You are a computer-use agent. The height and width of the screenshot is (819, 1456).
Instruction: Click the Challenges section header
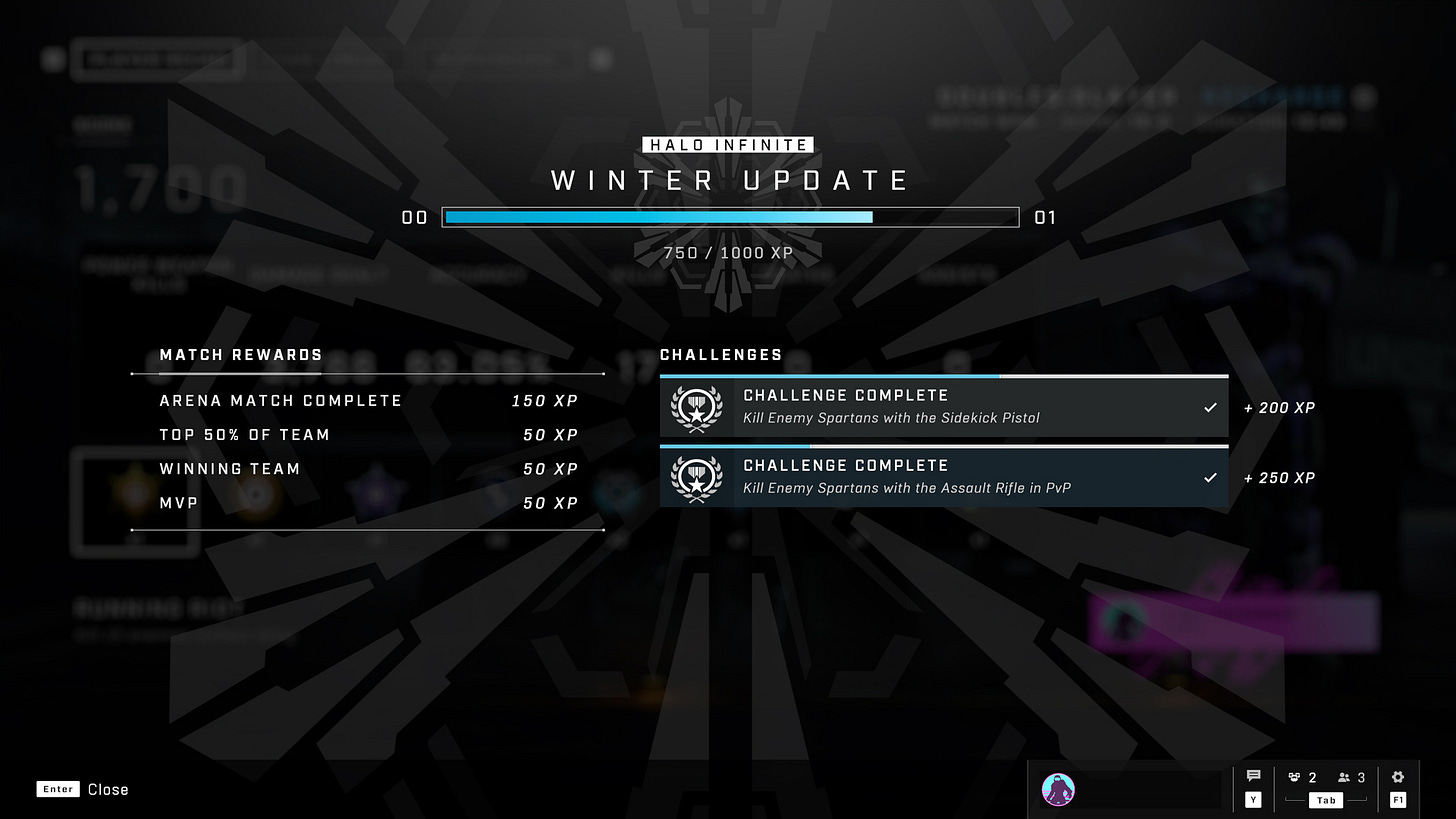pyautogui.click(x=721, y=355)
